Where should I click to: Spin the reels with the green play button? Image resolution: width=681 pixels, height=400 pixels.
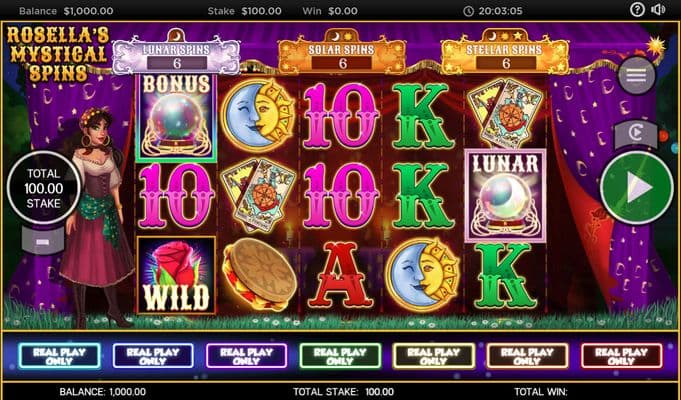(x=637, y=187)
